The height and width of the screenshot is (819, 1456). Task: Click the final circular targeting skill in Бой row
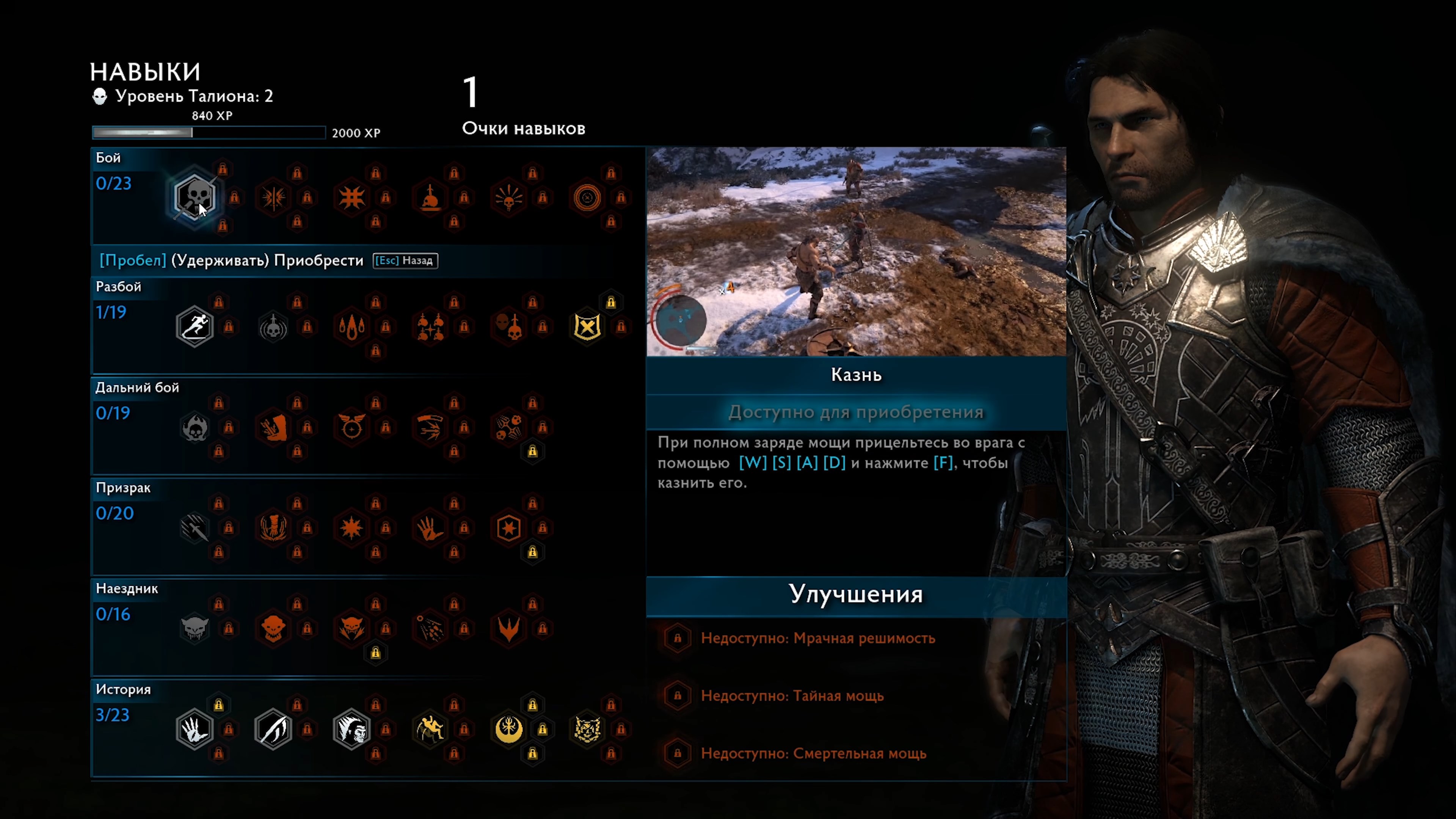point(587,197)
